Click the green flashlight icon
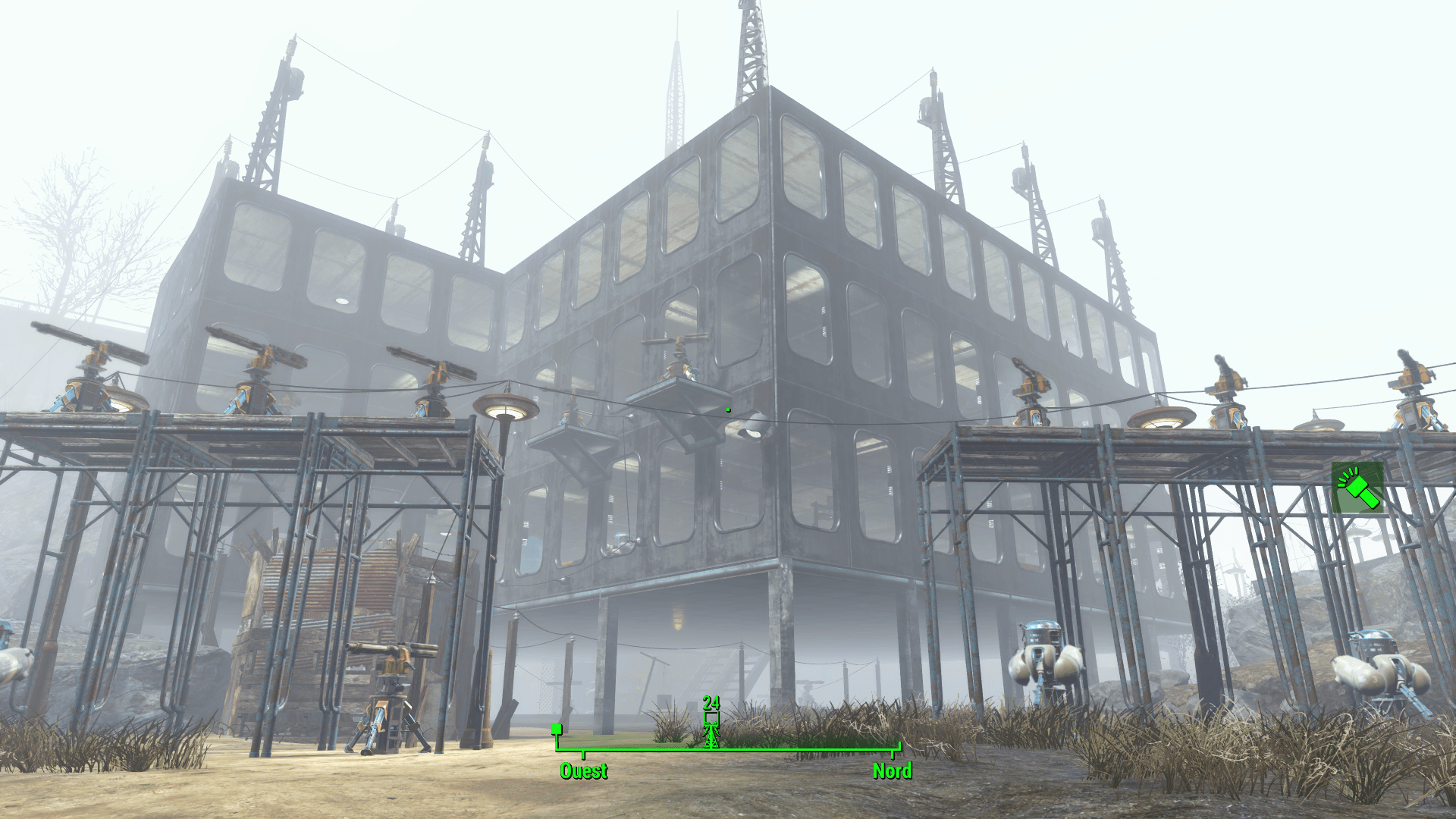This screenshot has height=819, width=1456. (x=1357, y=488)
